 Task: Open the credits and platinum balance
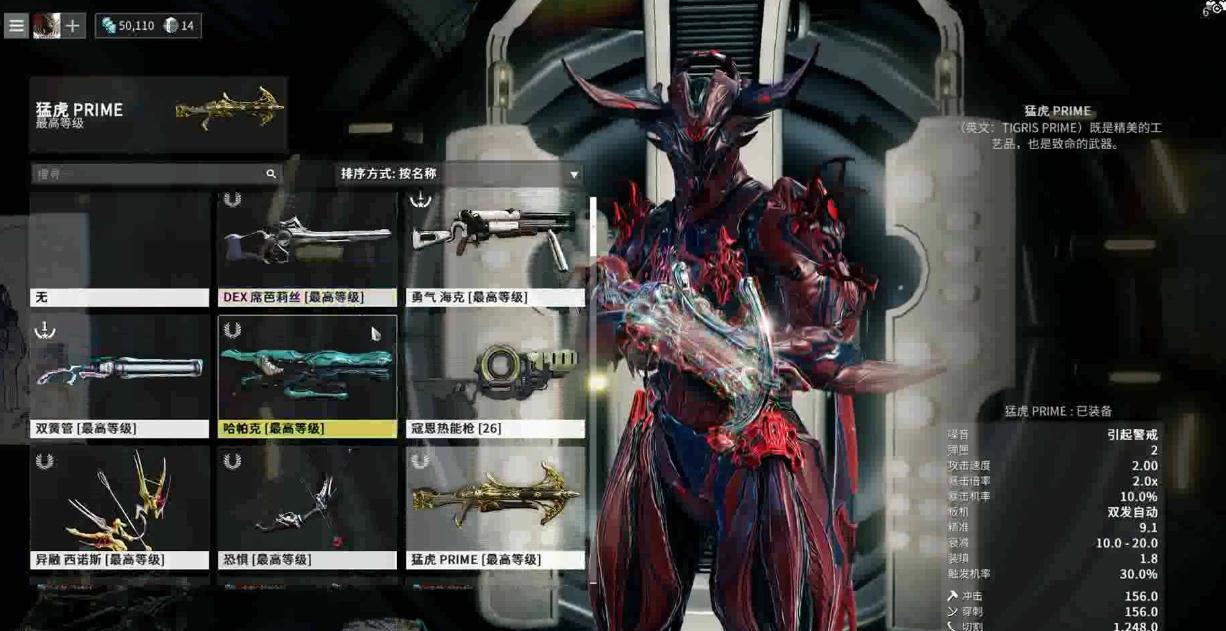148,25
